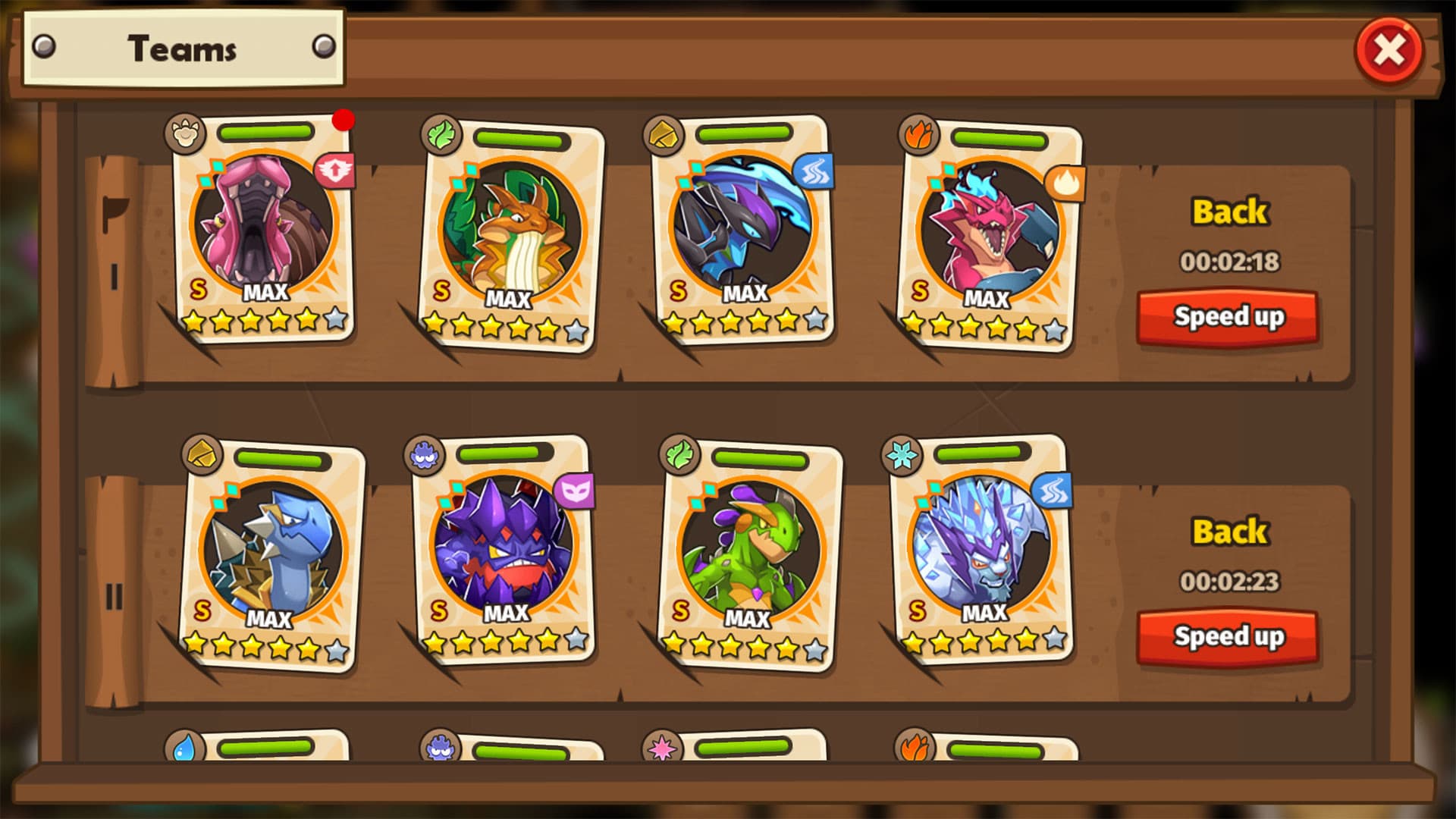Click the beast faction paw icon
Screen dimensions: 1456x819
point(184,133)
